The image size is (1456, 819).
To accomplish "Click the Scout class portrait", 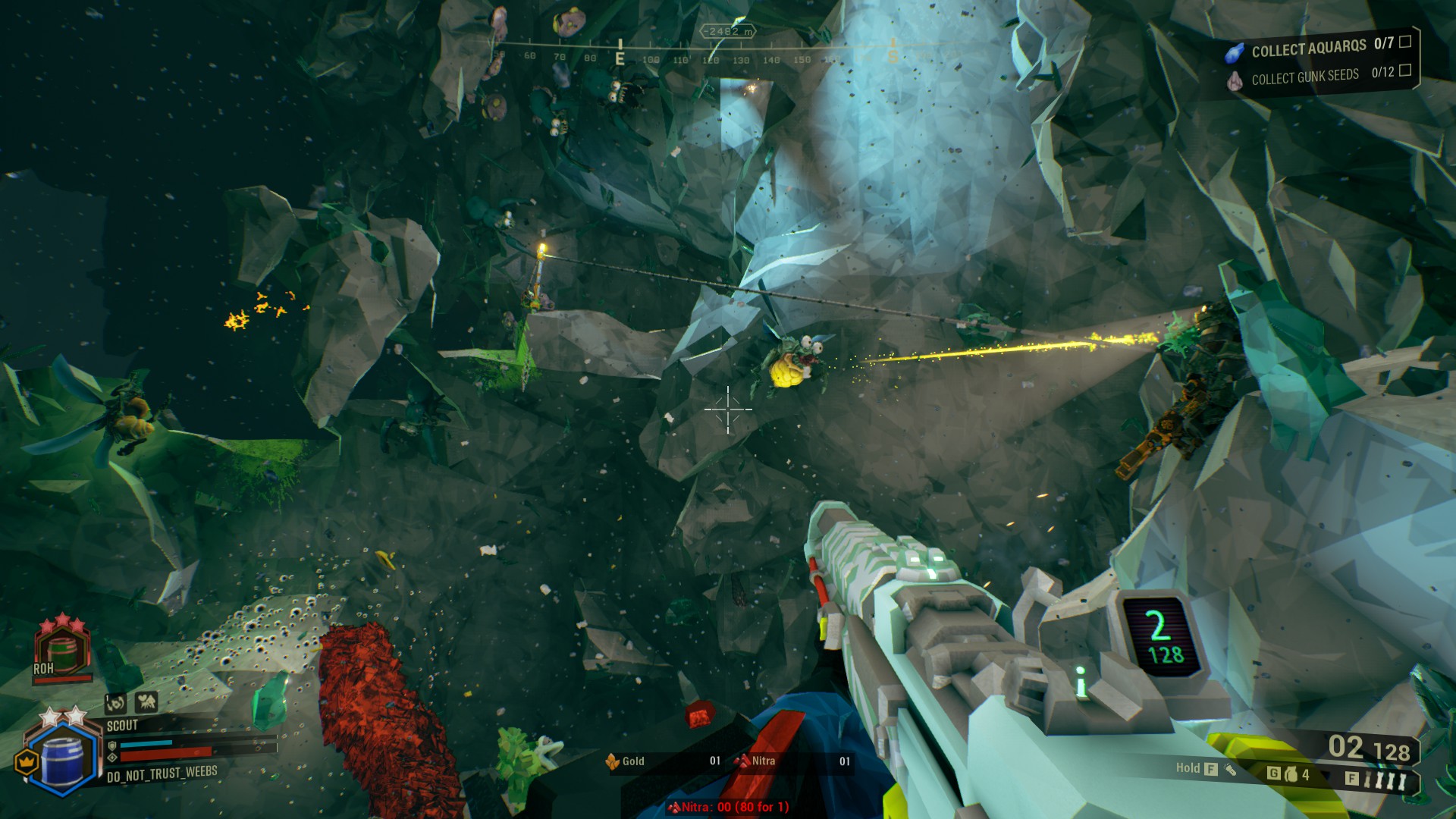I will pyautogui.click(x=62, y=755).
